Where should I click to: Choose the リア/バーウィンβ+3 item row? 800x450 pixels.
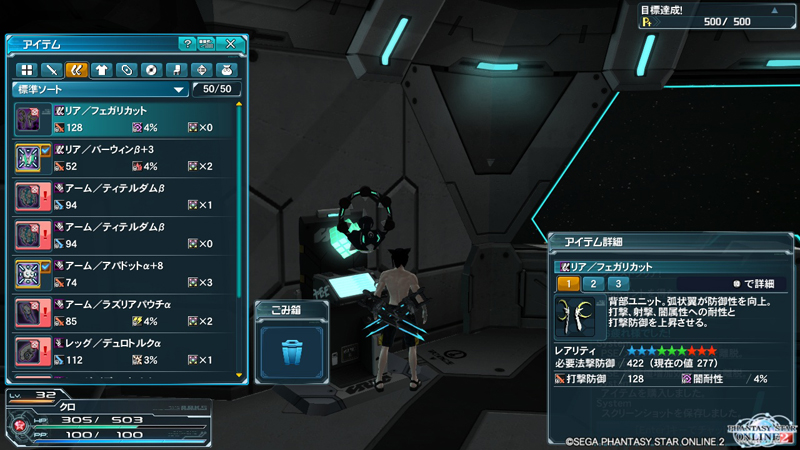tap(126, 158)
